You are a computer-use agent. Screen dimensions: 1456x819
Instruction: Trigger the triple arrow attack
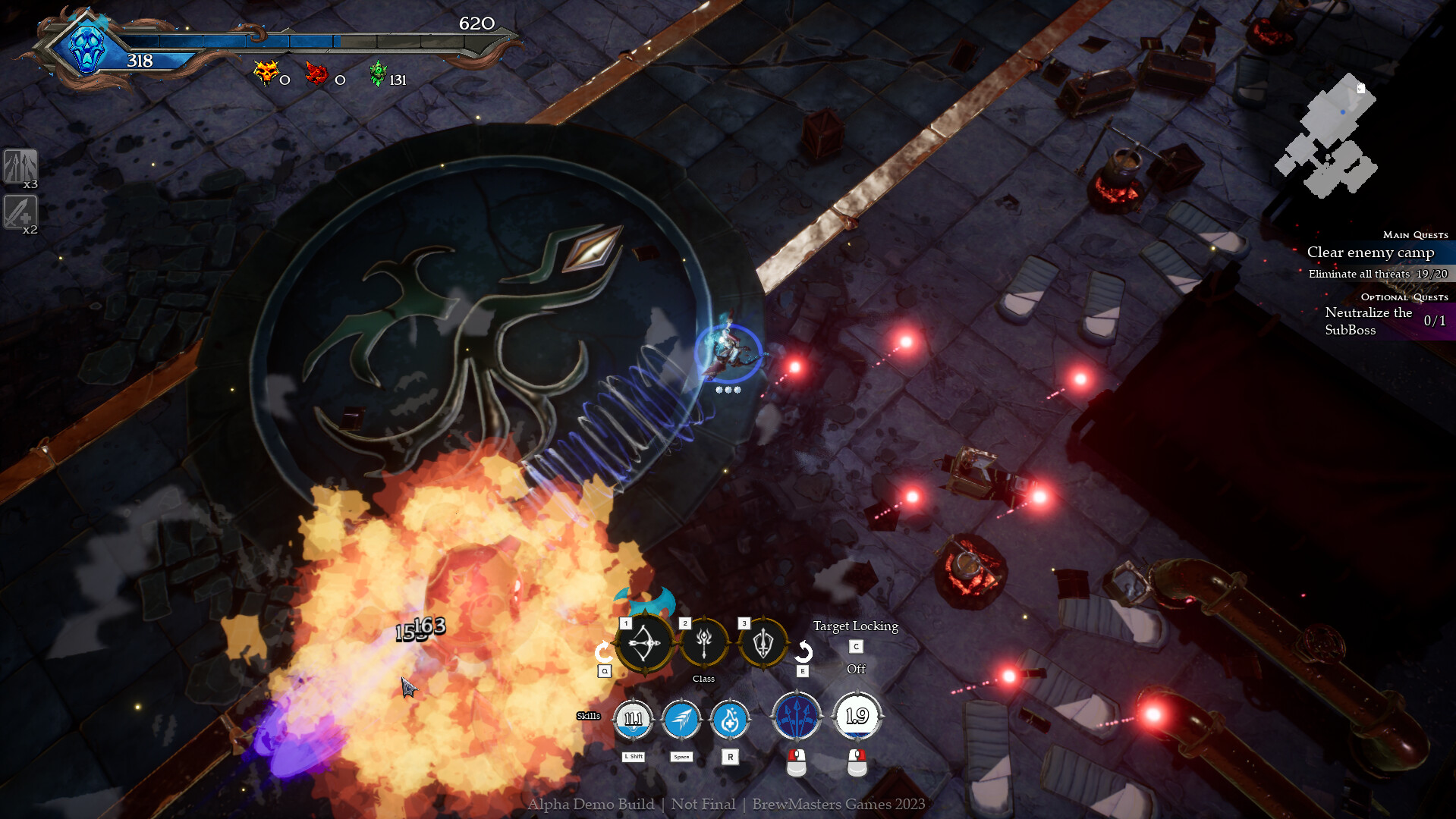tap(797, 716)
